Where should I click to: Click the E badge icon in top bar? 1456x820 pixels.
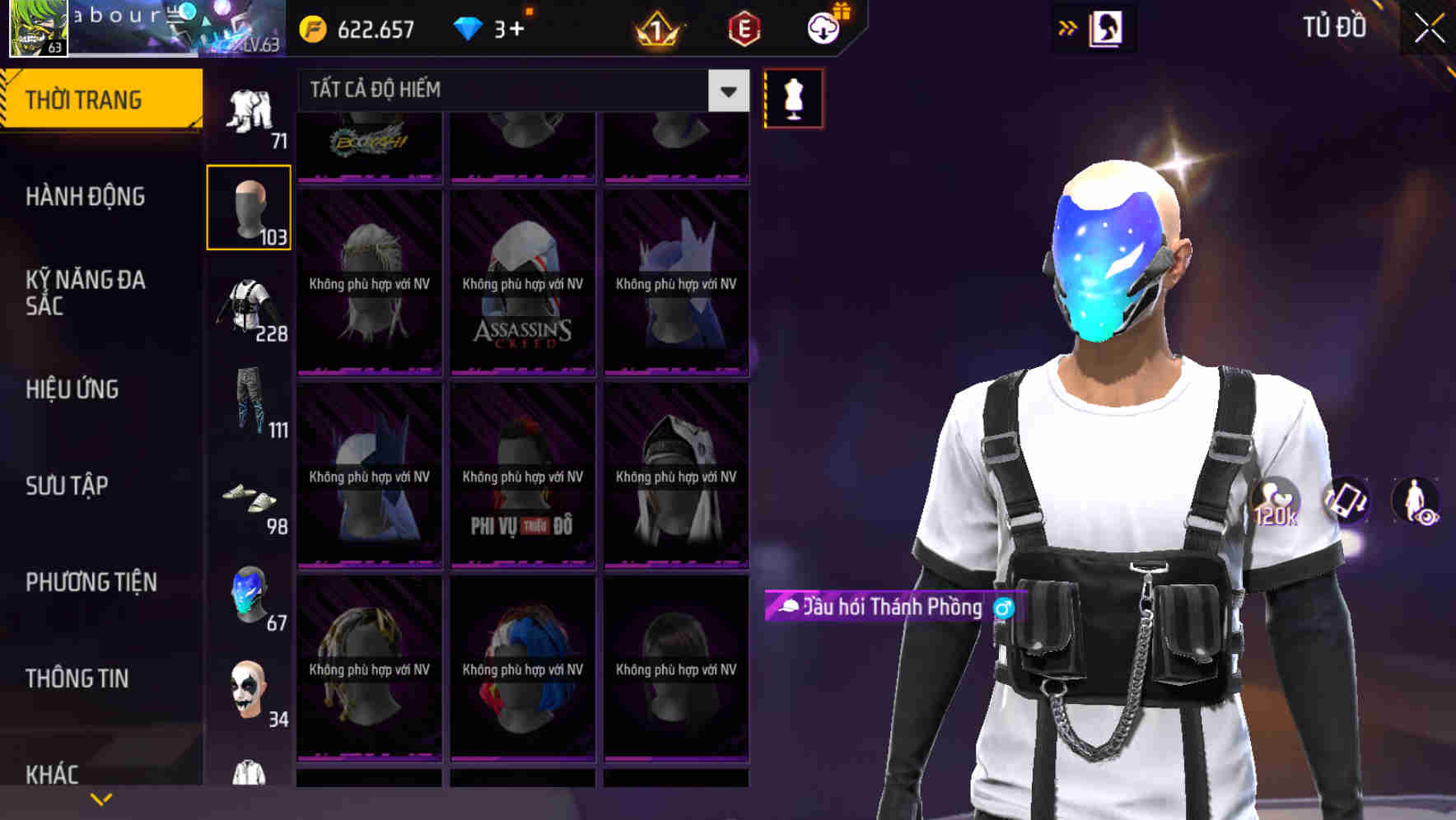[x=744, y=27]
